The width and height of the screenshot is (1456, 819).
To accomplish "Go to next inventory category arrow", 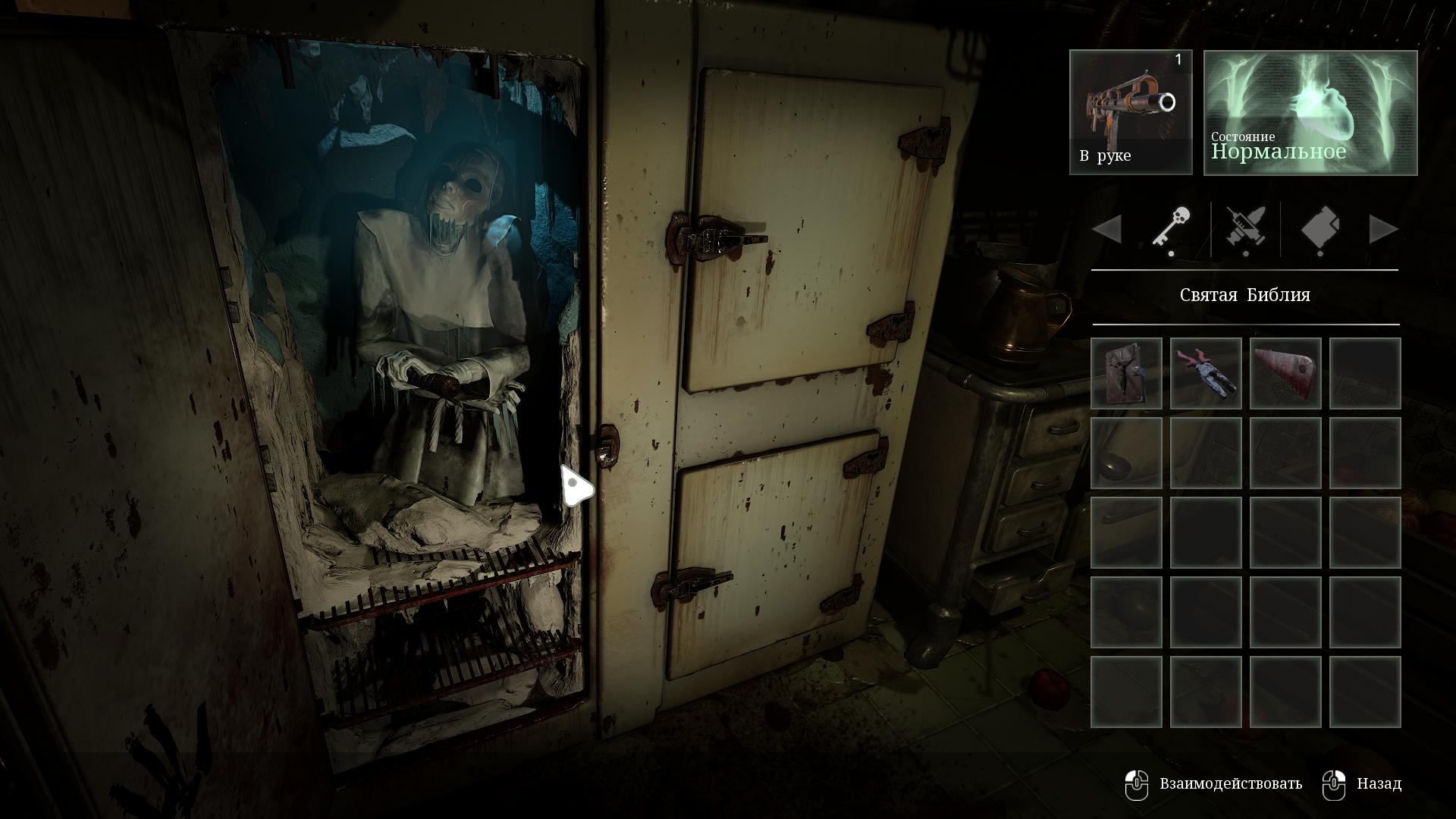I will tap(1383, 229).
